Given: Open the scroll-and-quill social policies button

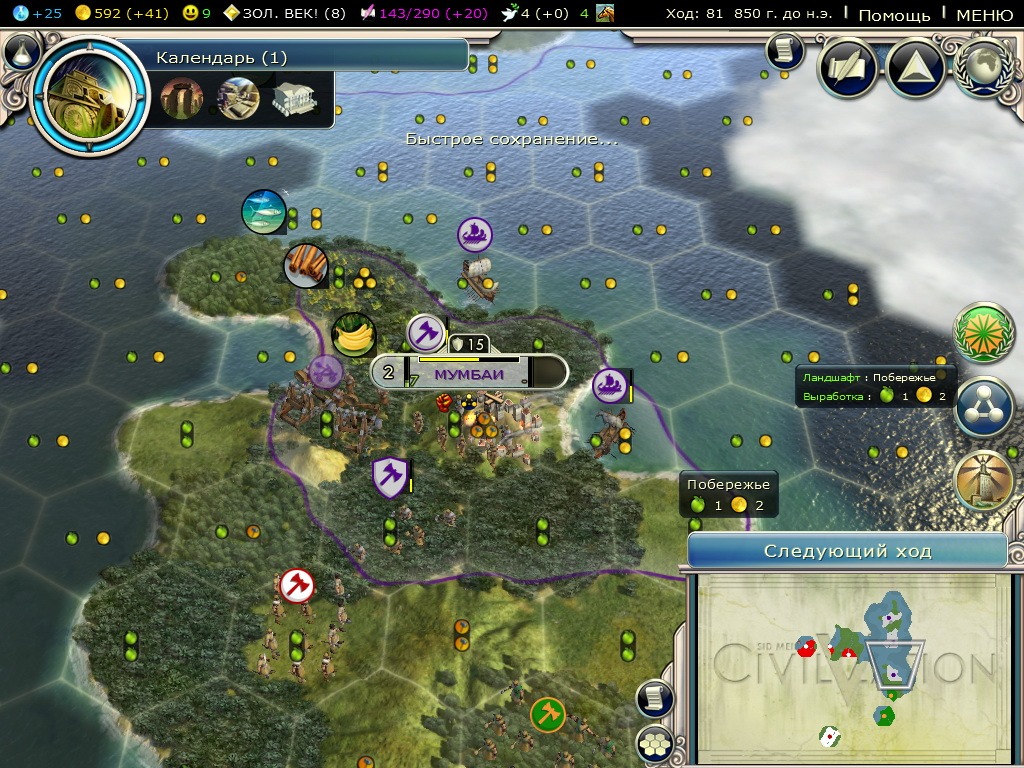Looking at the screenshot, I should [x=848, y=68].
